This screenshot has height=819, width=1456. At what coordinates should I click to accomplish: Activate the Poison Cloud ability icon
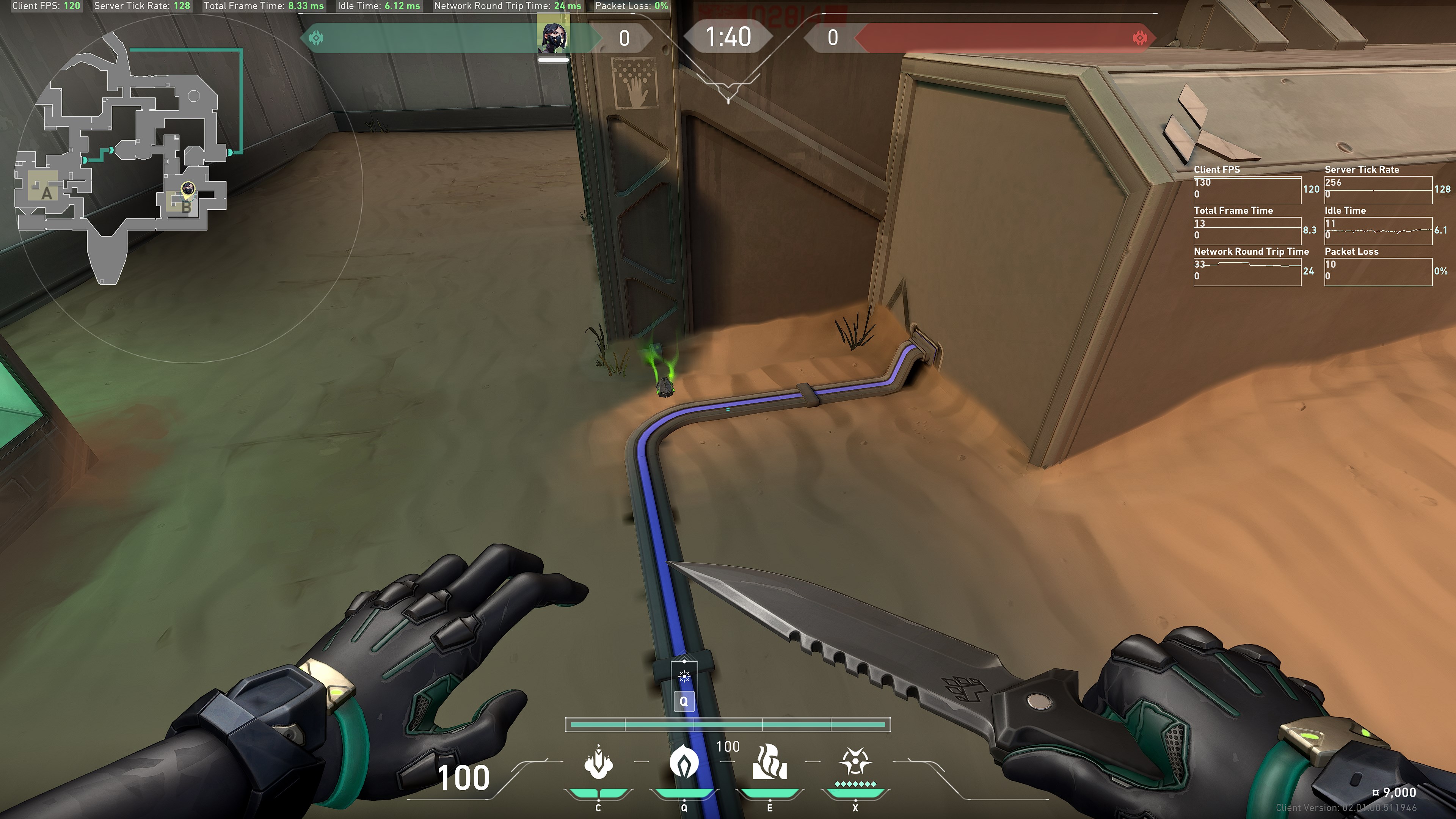click(x=684, y=763)
